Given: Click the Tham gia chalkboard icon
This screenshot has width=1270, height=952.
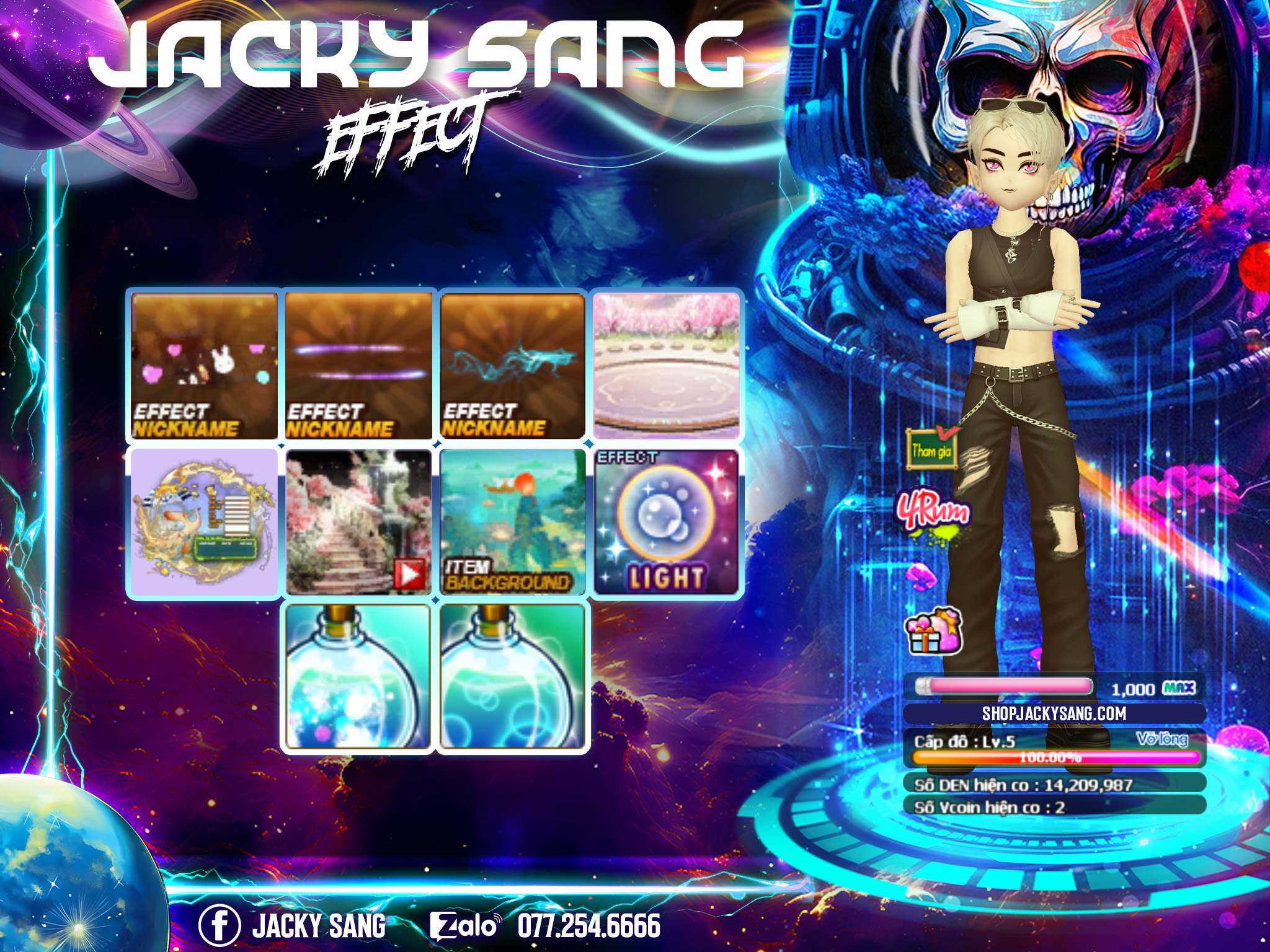Looking at the screenshot, I should pyautogui.click(x=931, y=448).
